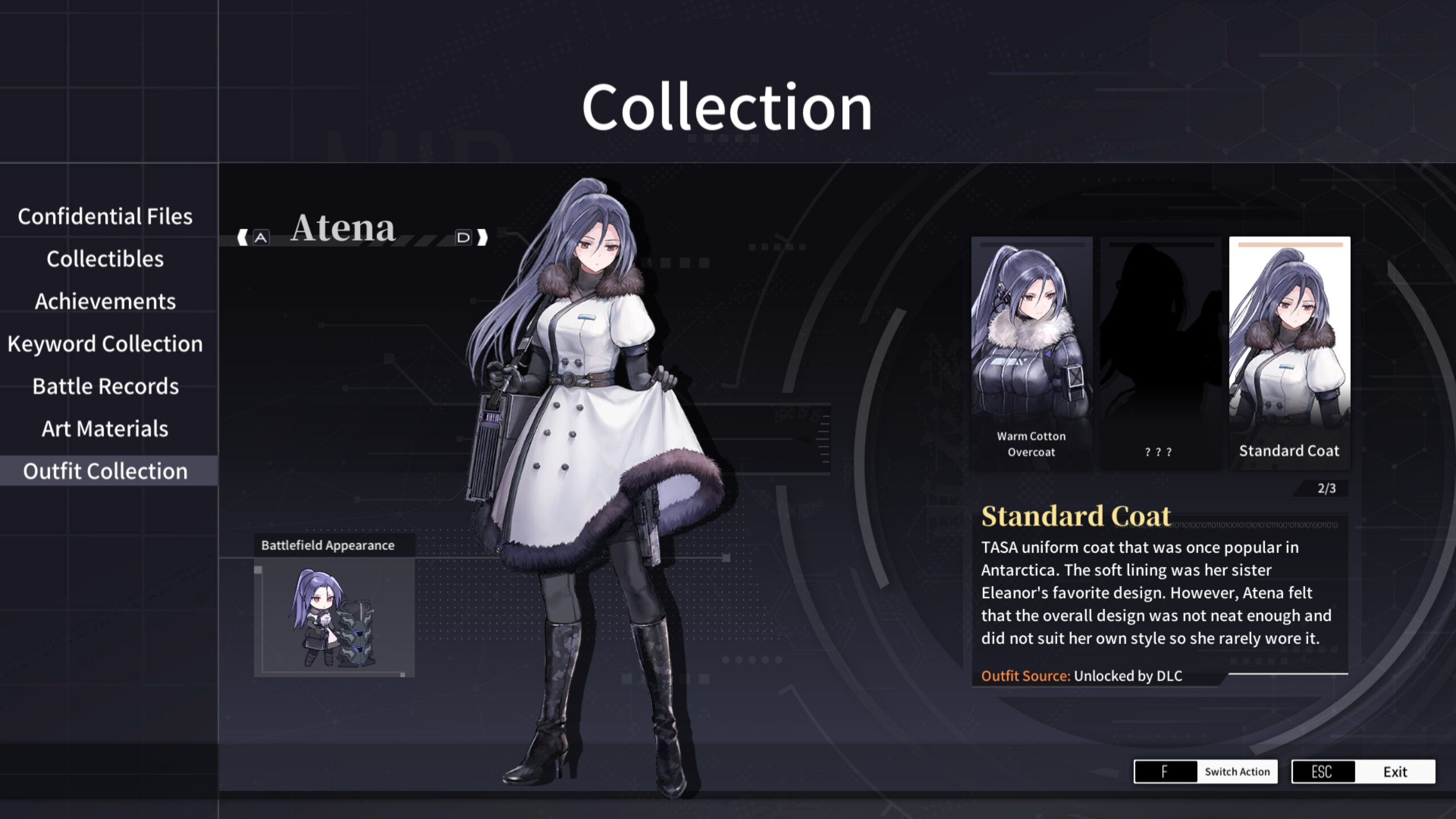1456x819 pixels.
Task: Expand the Confidential Files section
Action: [105, 217]
